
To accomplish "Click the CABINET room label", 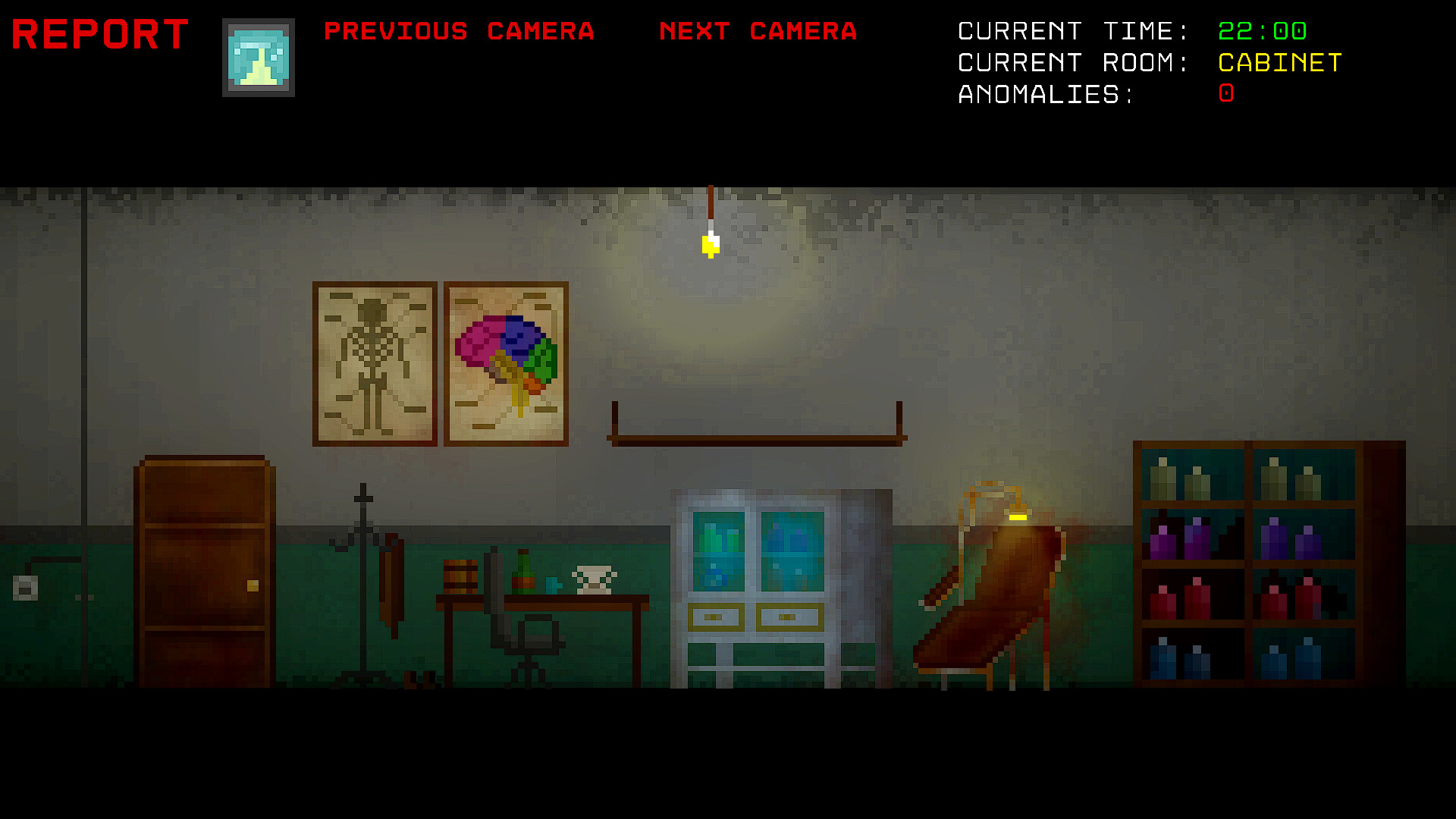I will tap(1279, 64).
